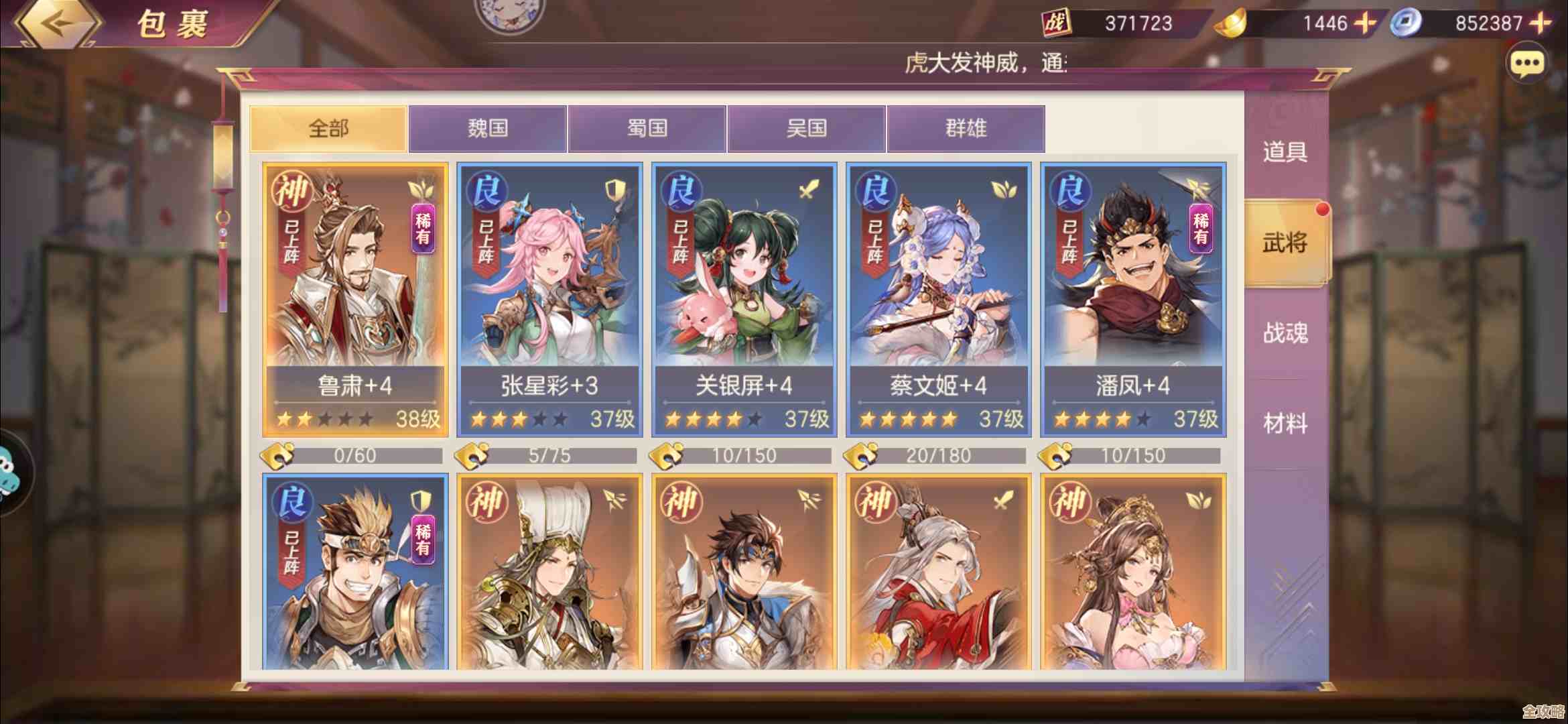Select the 鲁肃+4 hero card
This screenshot has width=1568, height=724.
tap(355, 300)
